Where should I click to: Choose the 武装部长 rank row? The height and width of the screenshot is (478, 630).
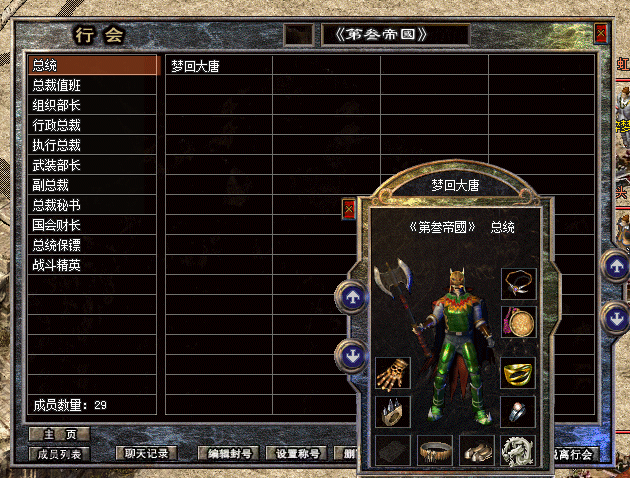click(92, 166)
